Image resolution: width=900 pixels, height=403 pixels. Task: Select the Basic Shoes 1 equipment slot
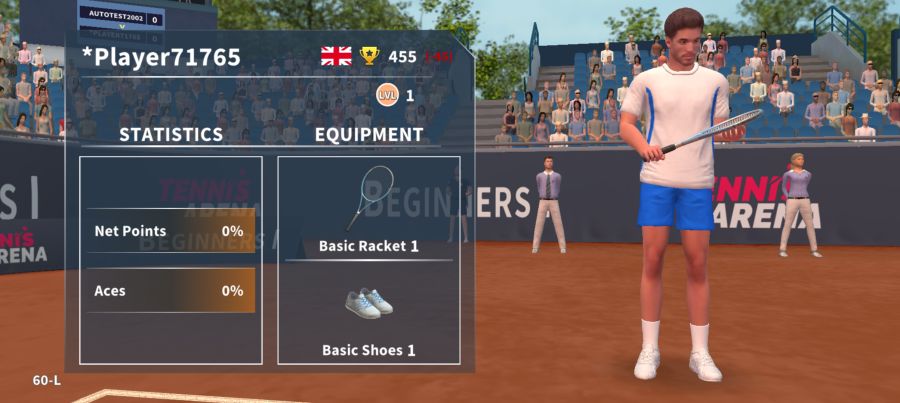pos(368,313)
